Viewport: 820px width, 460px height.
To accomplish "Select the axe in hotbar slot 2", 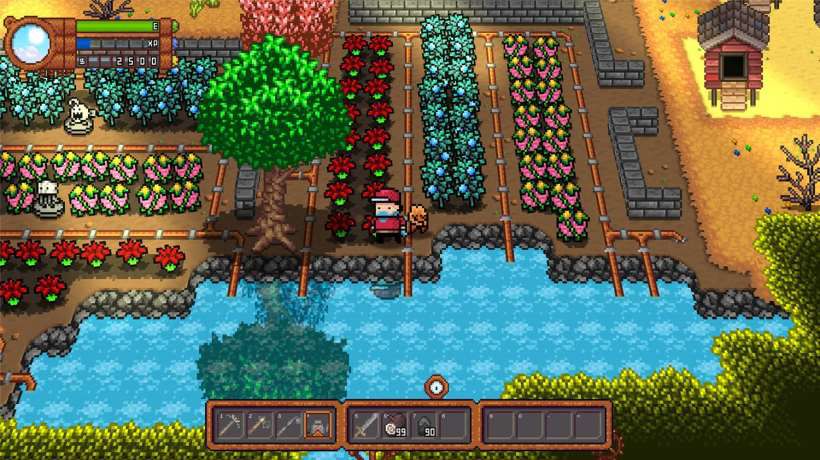I will point(258,426).
